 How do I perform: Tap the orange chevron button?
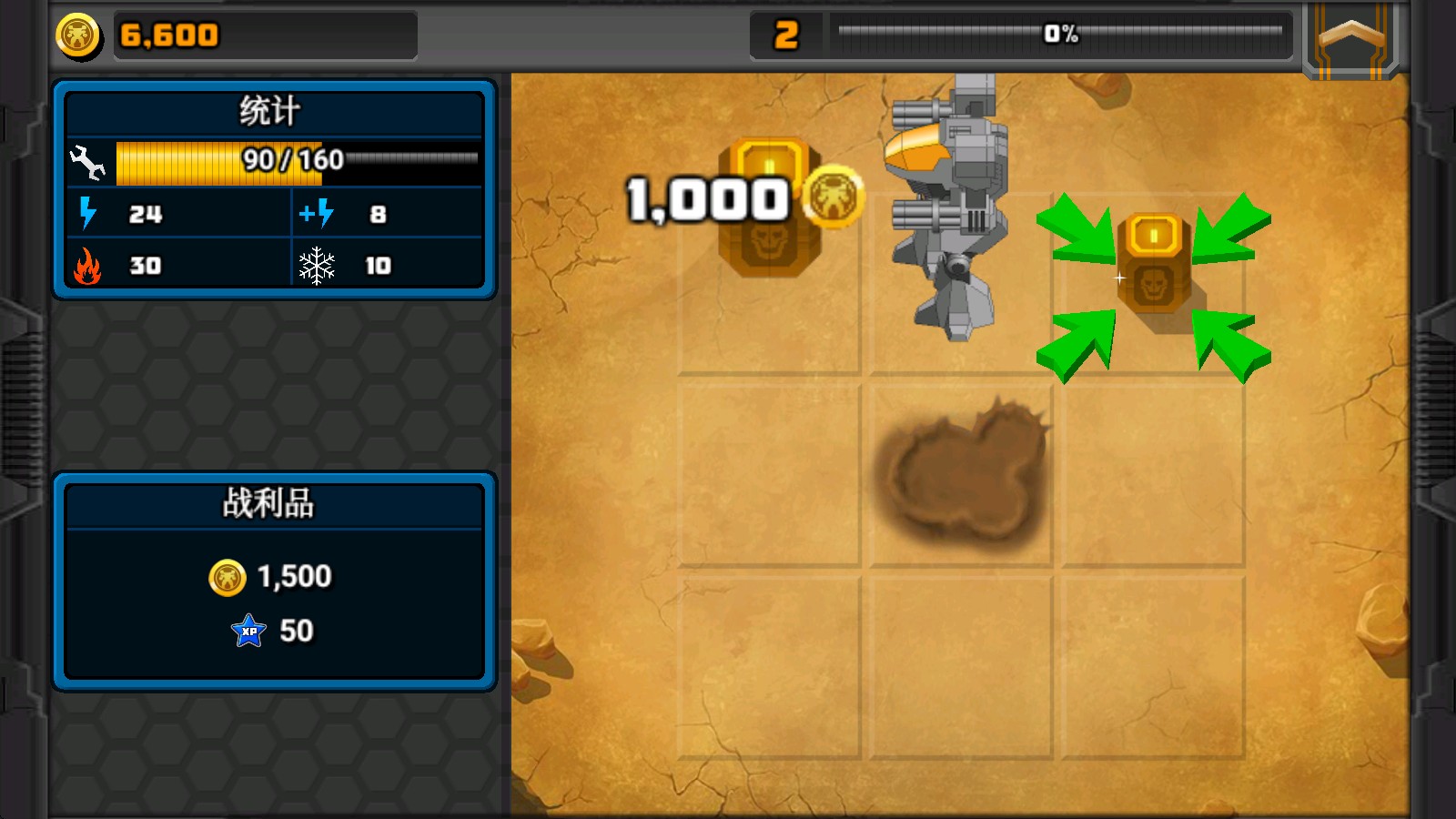(1351, 38)
